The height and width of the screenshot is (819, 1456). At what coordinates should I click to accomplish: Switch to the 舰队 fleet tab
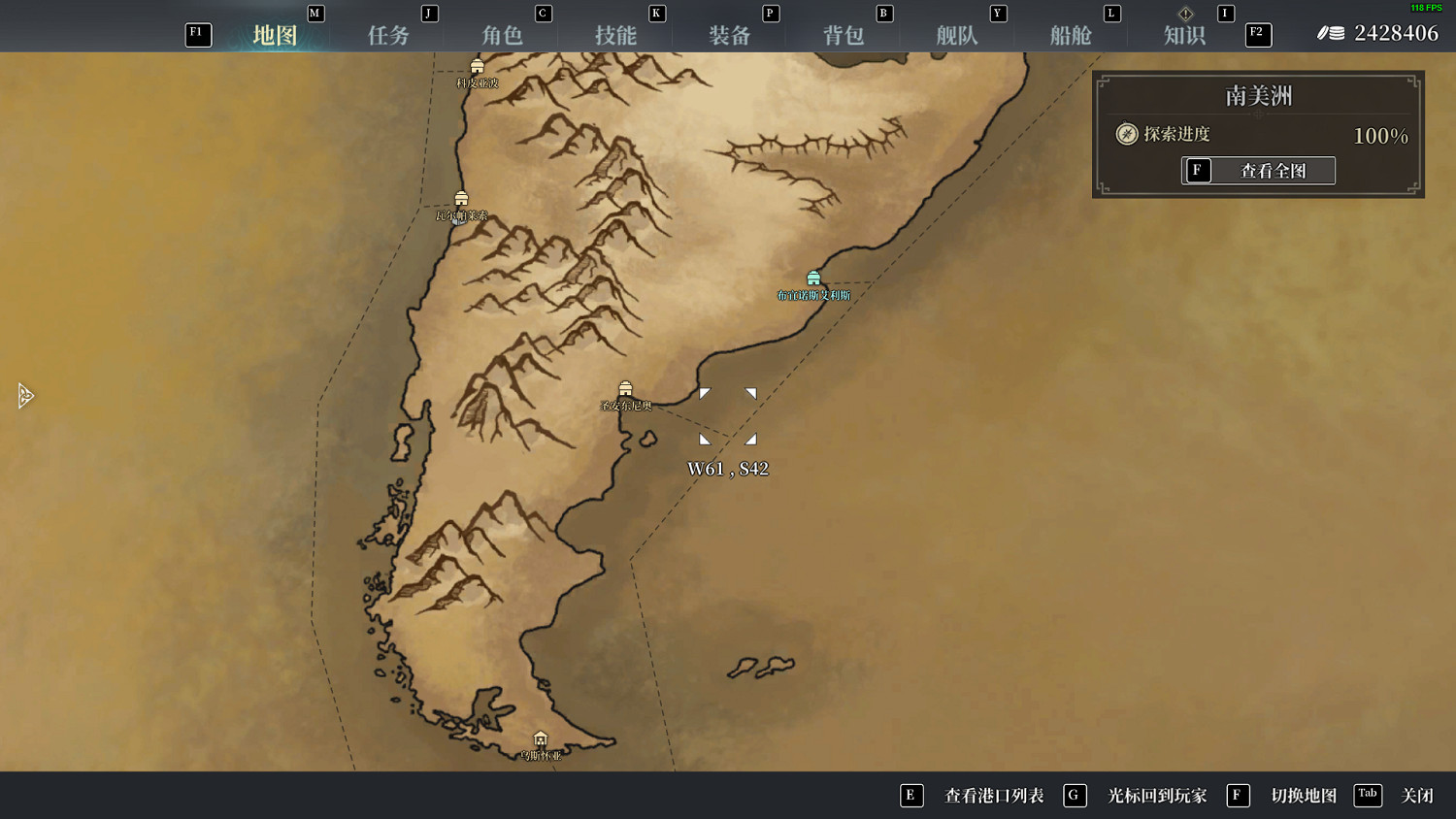[x=957, y=34]
